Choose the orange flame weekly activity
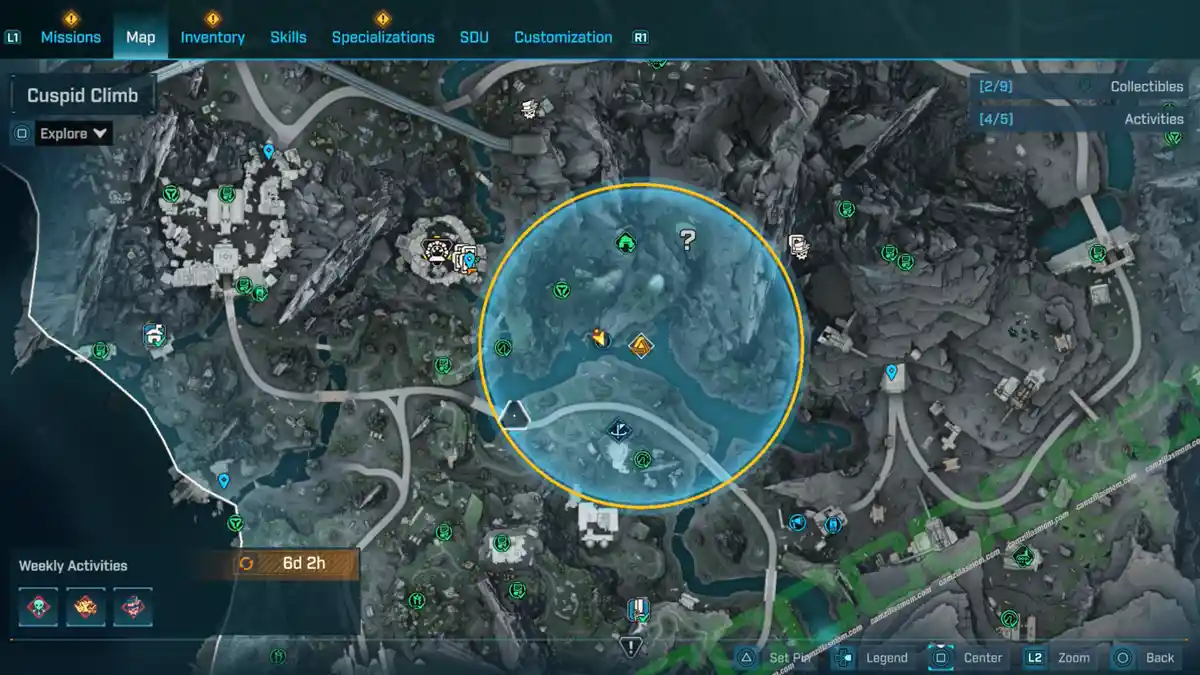The height and width of the screenshot is (675, 1200). [86, 606]
